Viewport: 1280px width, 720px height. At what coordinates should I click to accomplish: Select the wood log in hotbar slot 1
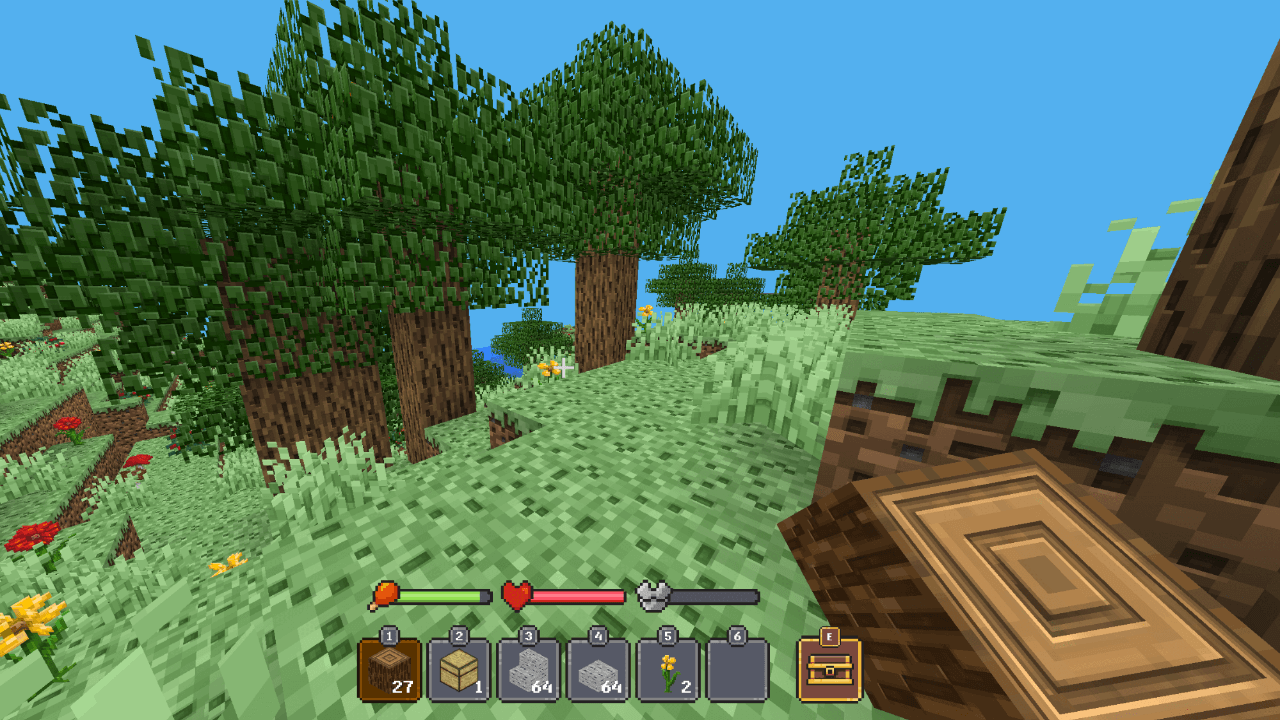[390, 670]
